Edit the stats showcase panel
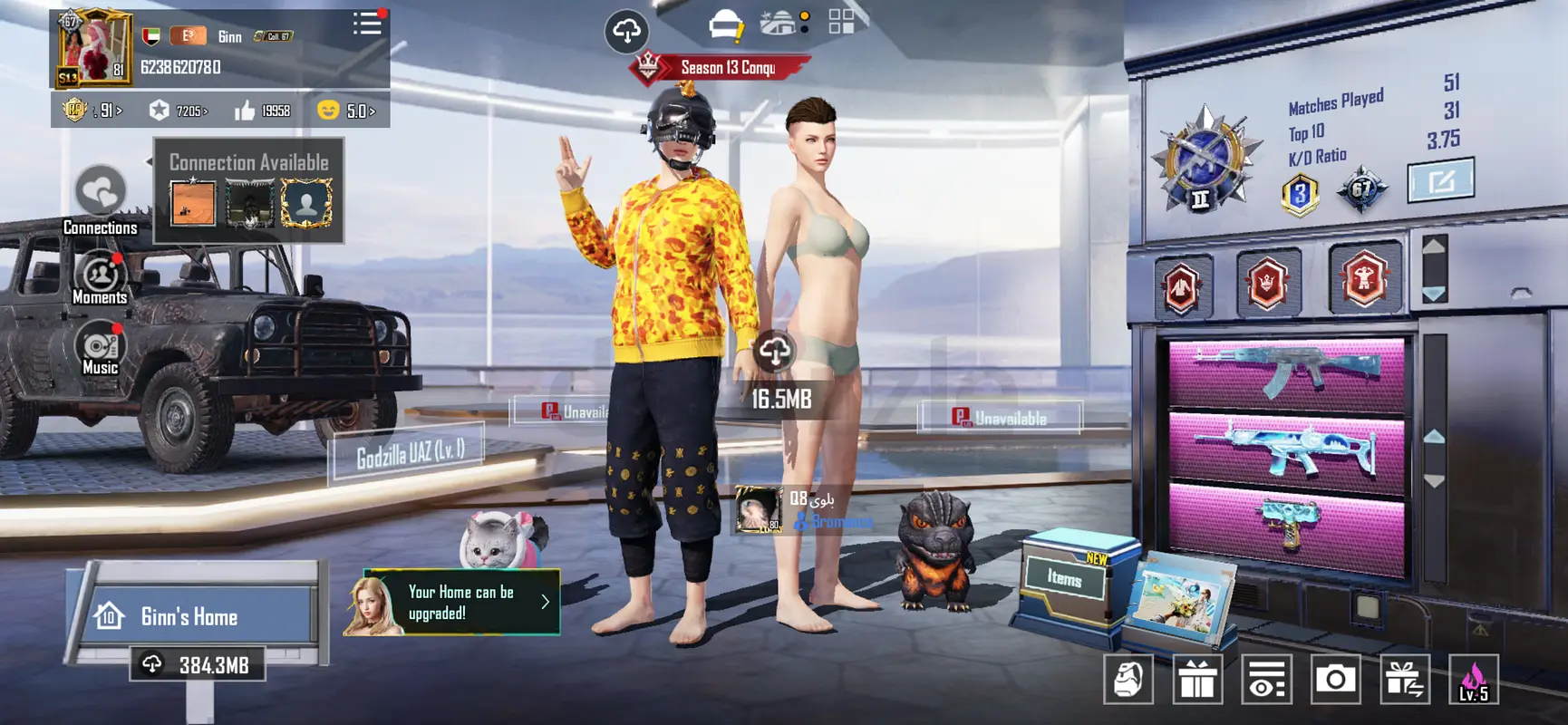Image resolution: width=1568 pixels, height=725 pixels. pos(1440,180)
